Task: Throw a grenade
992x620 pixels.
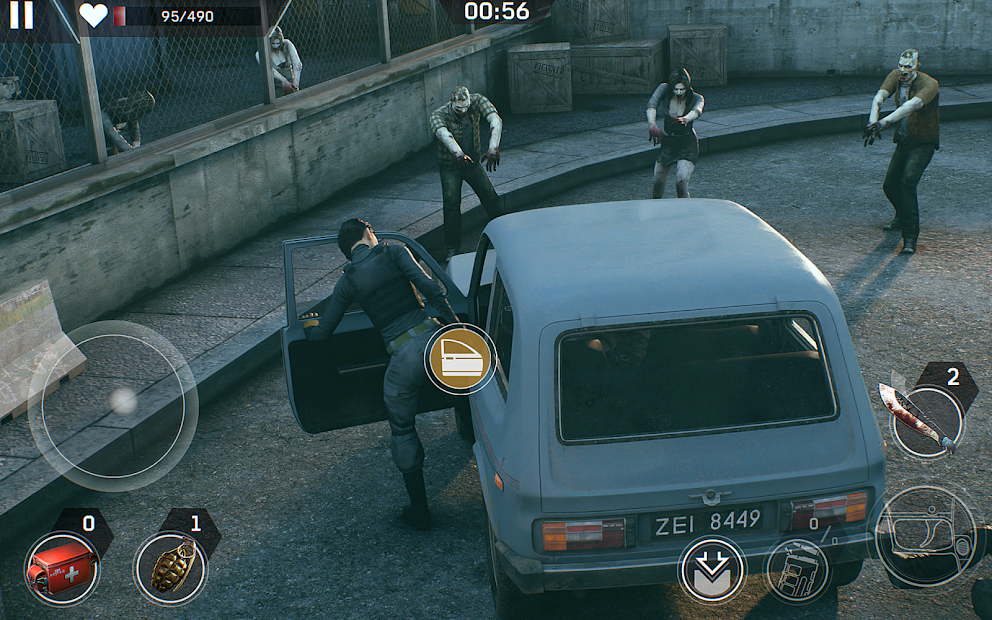Action: point(170,568)
